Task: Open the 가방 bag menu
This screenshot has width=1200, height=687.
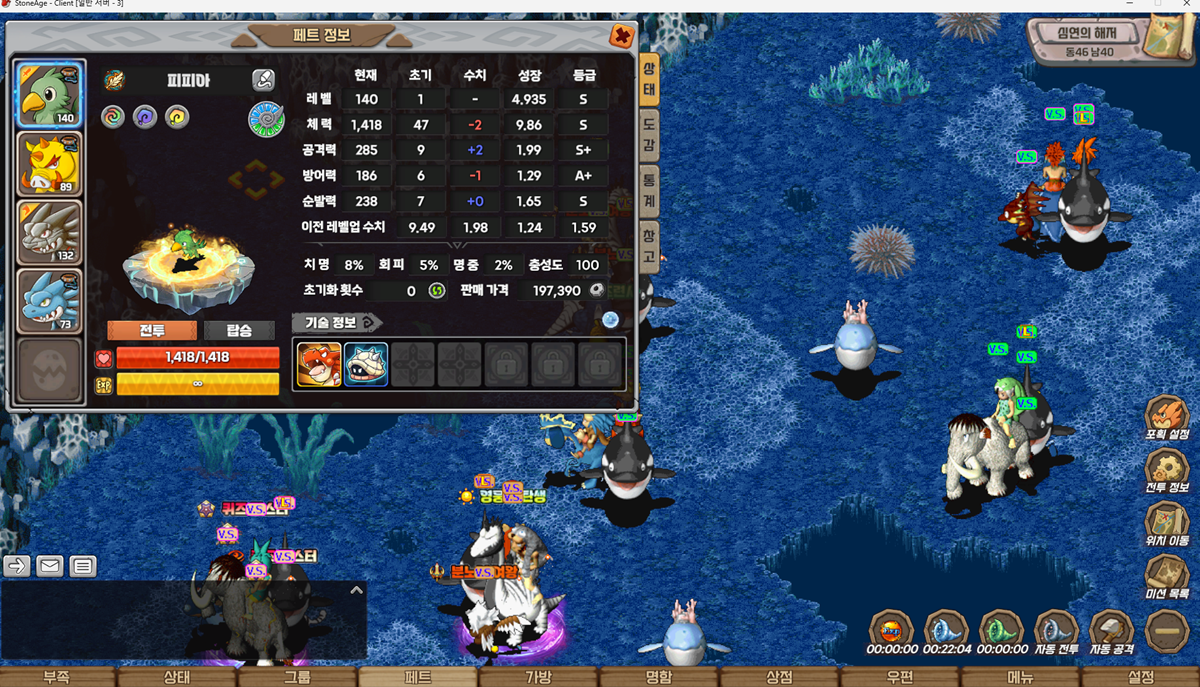Action: (538, 677)
